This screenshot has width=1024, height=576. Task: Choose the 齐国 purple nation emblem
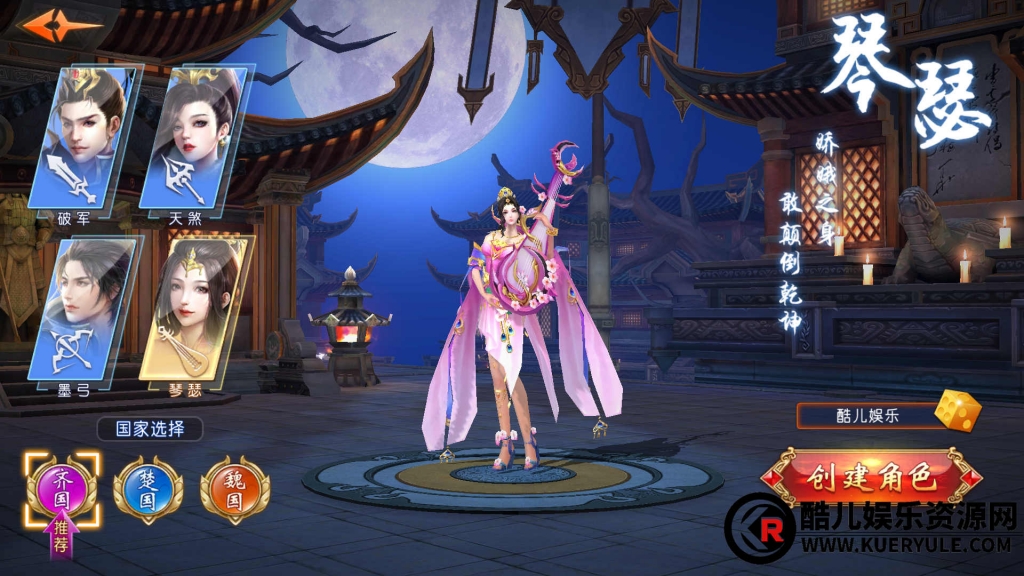[62, 489]
